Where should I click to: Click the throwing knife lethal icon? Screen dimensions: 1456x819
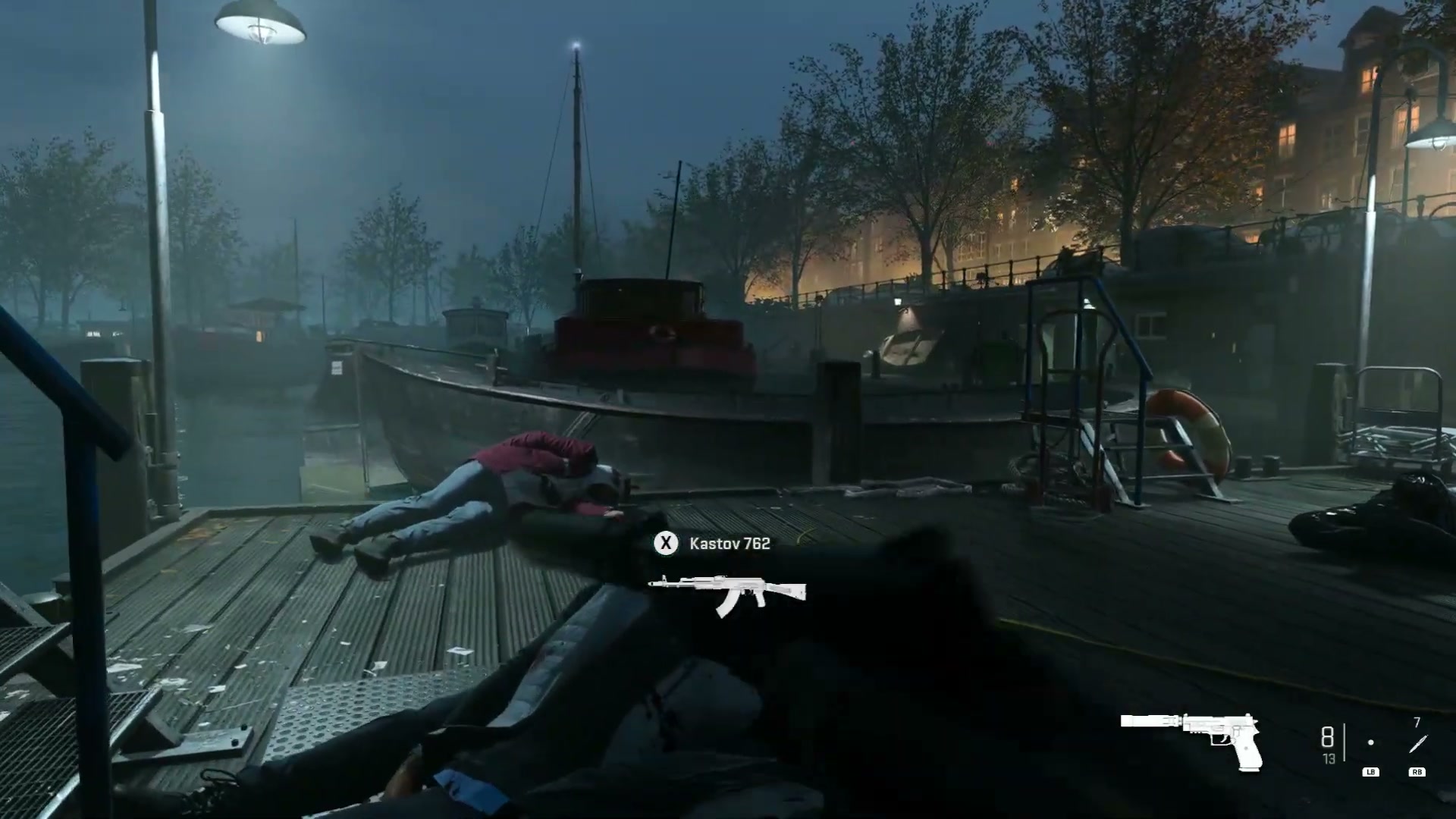pos(1417,745)
